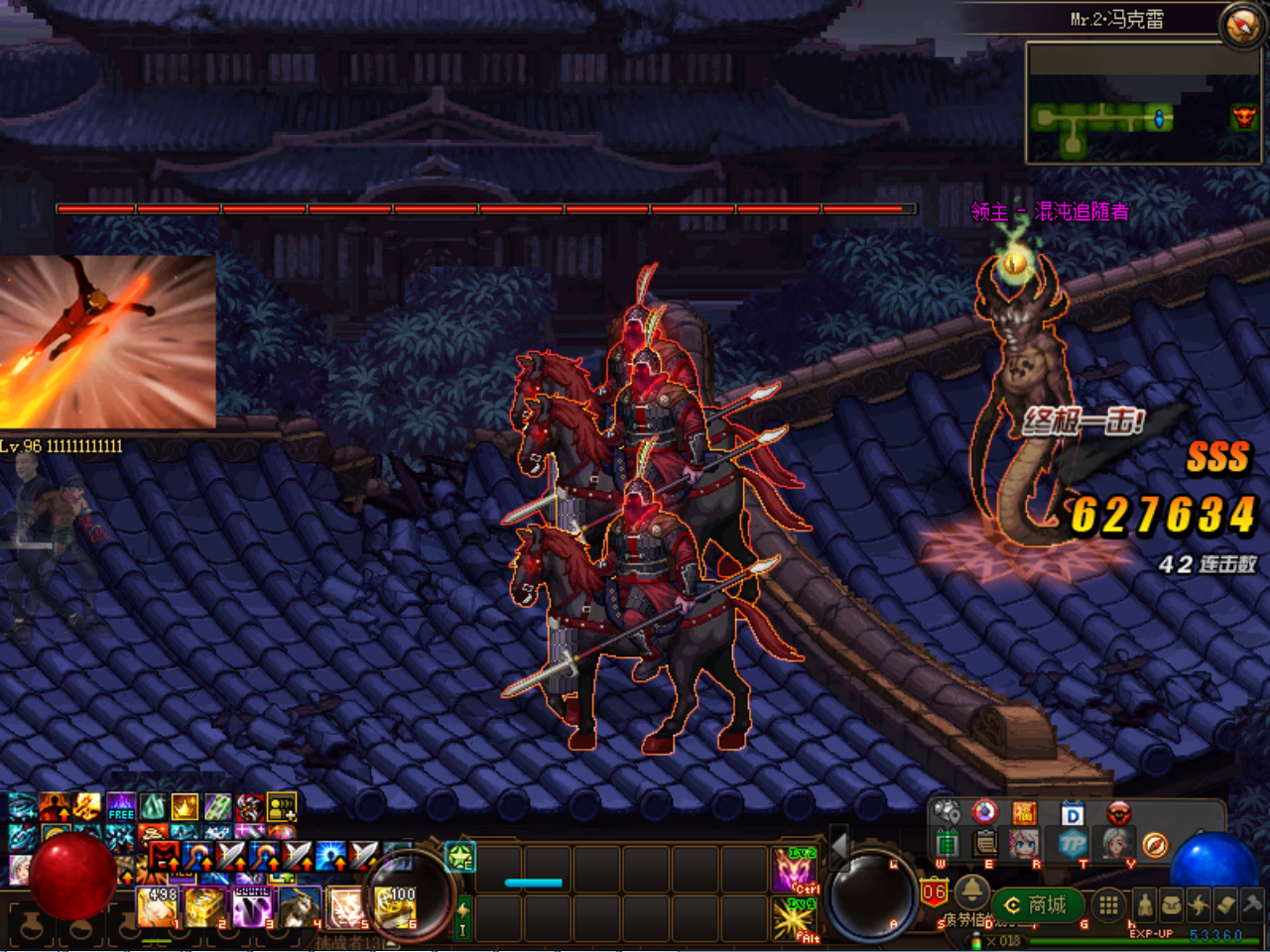The height and width of the screenshot is (952, 1270).
Task: Open the red 福 lucky packet event icon
Action: pos(1026,812)
